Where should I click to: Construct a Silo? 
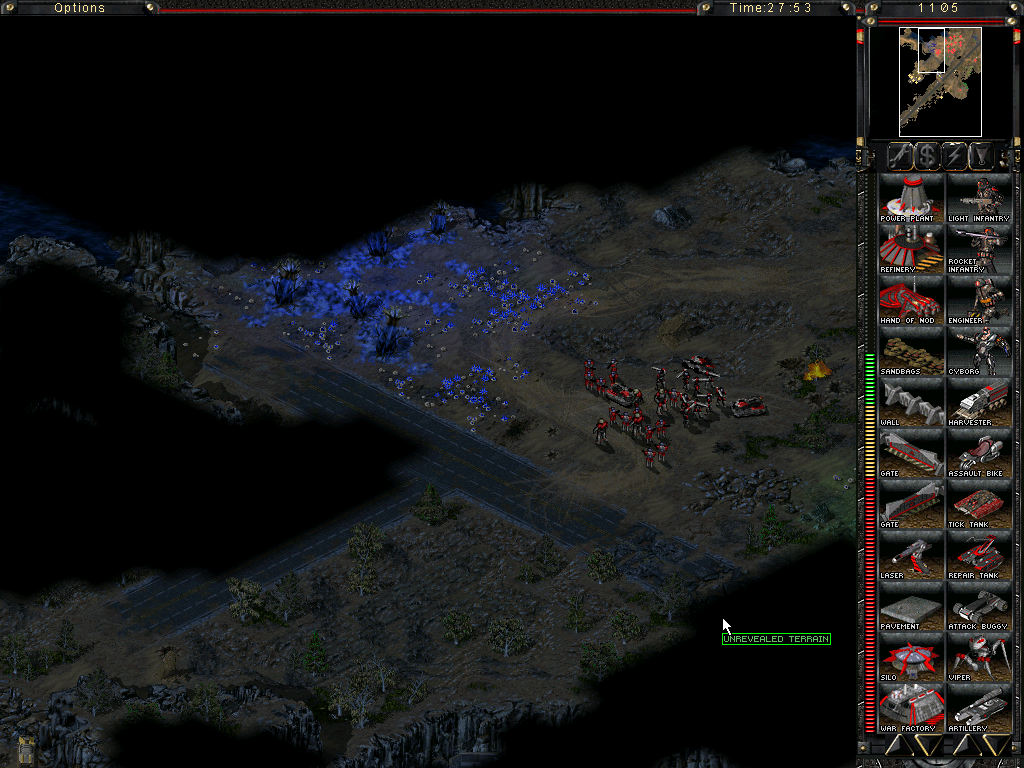911,657
